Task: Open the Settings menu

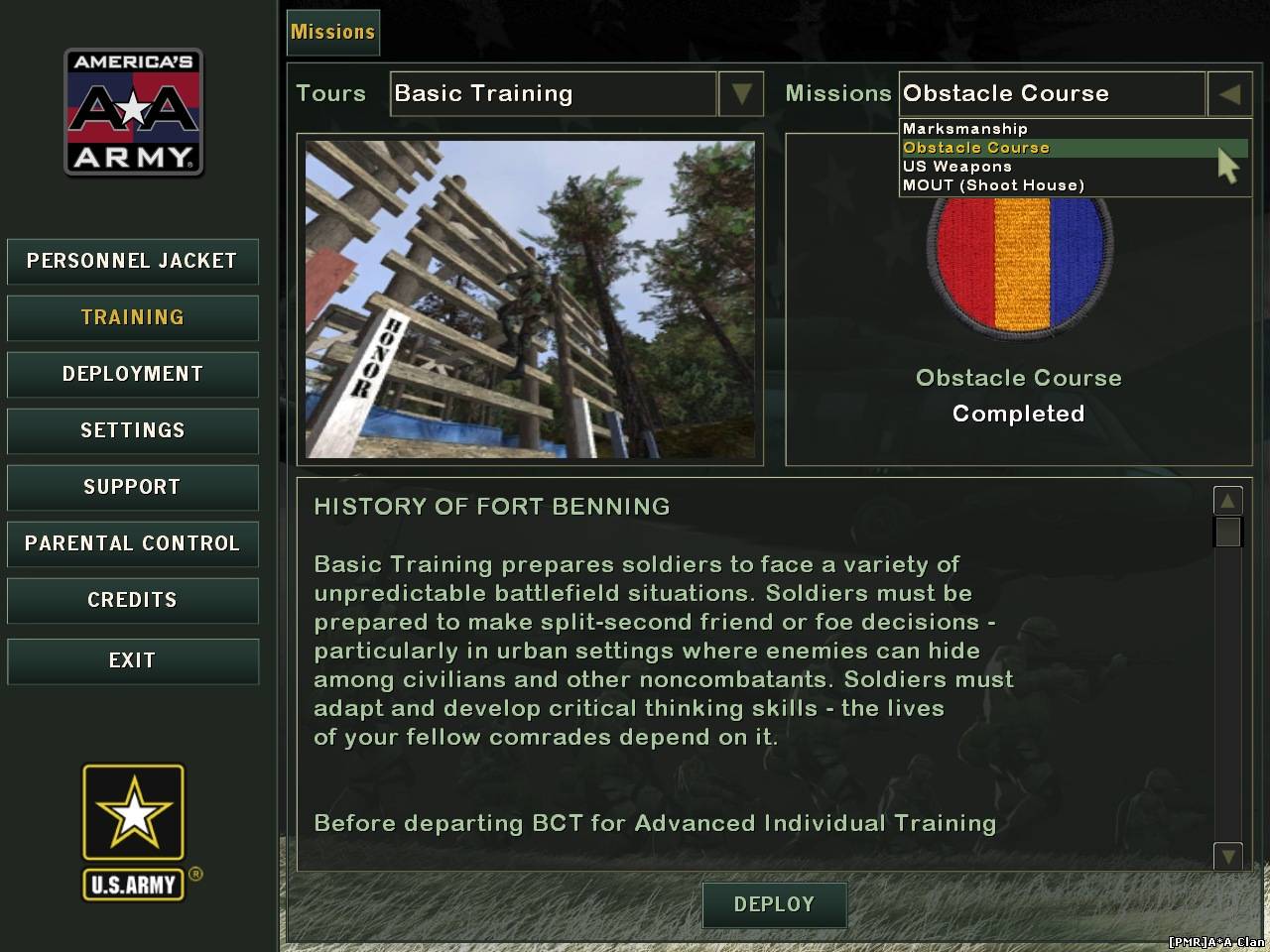Action: click(132, 431)
